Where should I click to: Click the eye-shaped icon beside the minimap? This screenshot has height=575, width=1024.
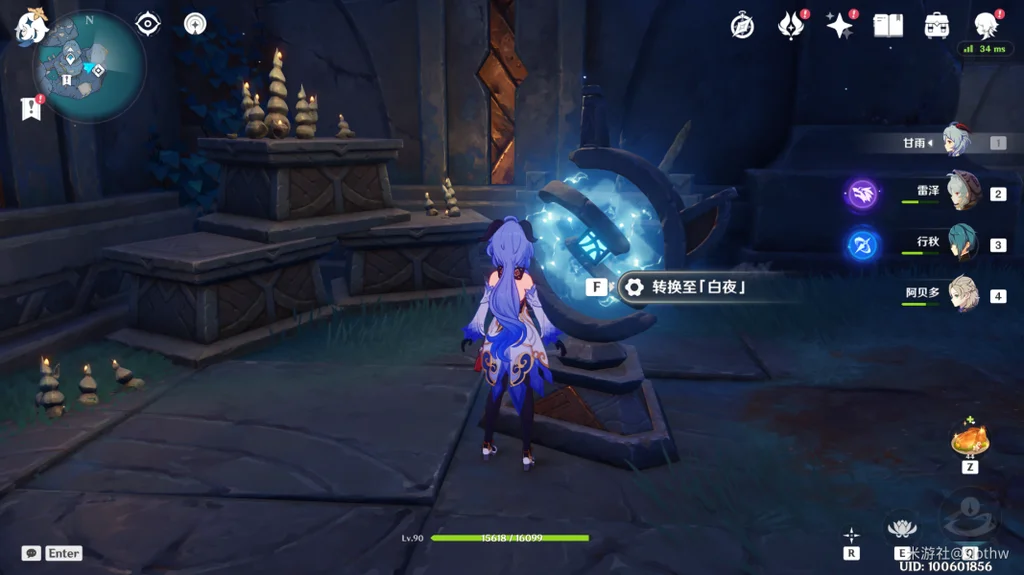[148, 24]
